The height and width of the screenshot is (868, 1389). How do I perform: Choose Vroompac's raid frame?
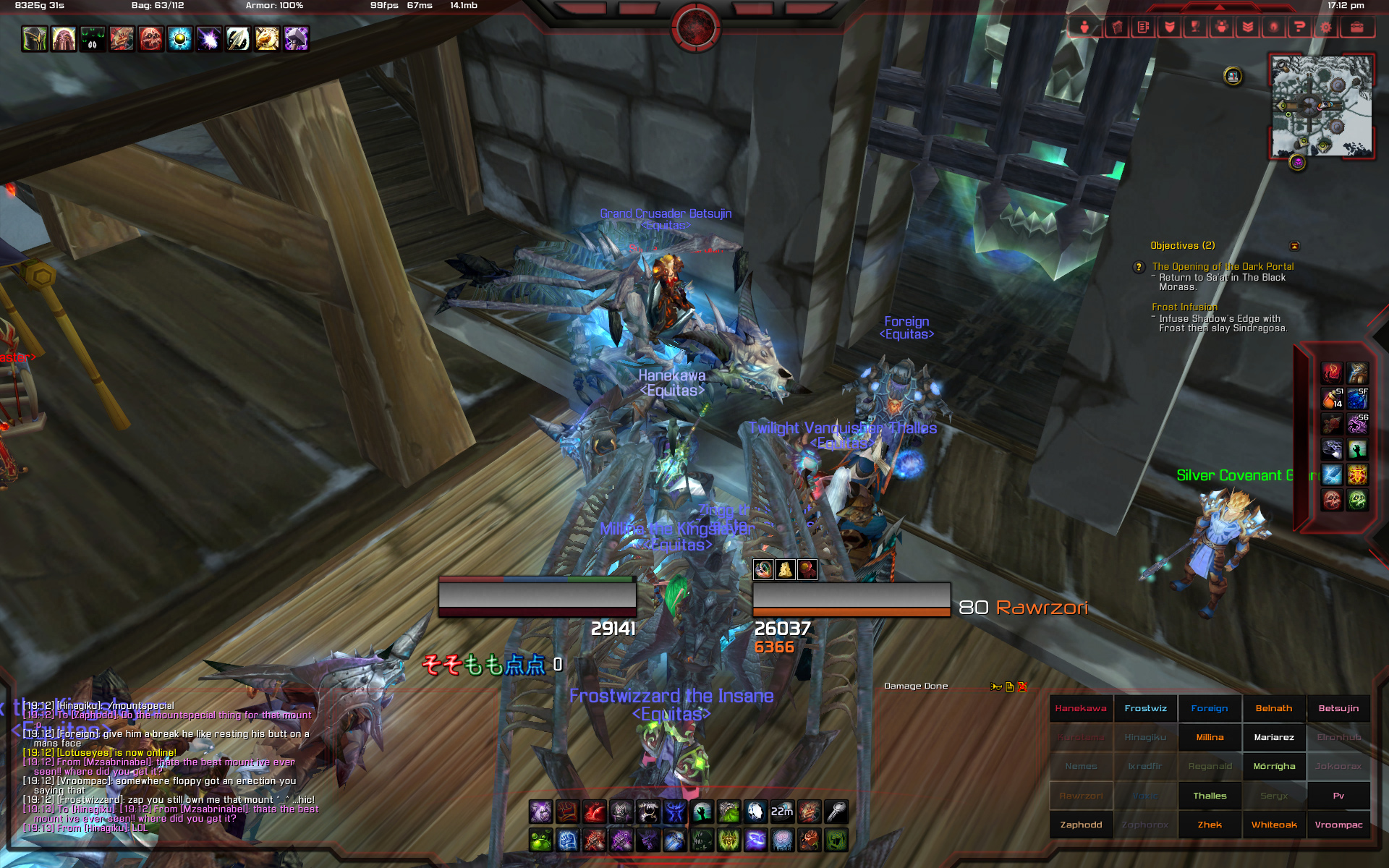click(1338, 825)
